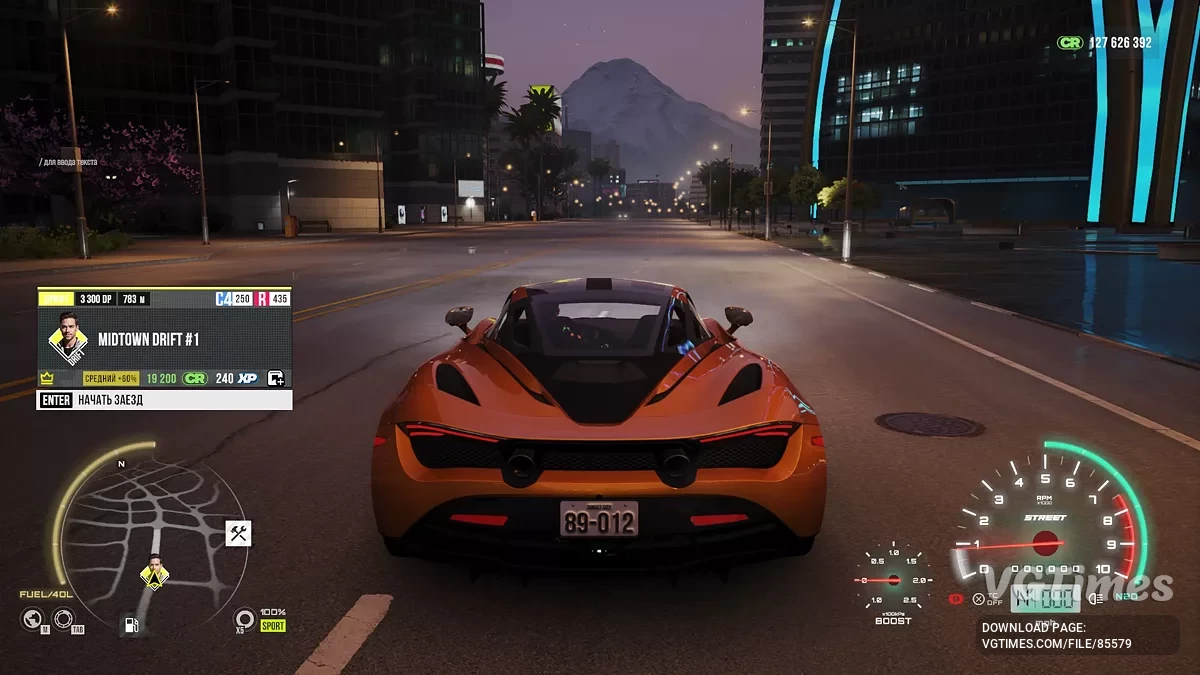
Task: Click the racer portrait marker on minimap
Action: click(x=154, y=574)
